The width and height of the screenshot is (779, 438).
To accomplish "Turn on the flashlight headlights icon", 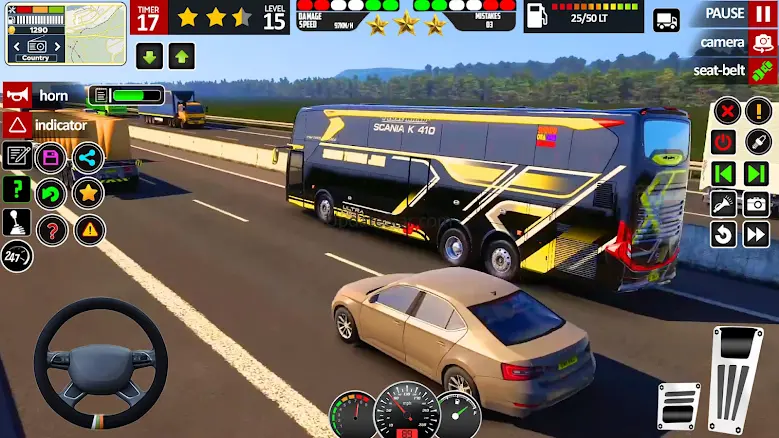I will coord(723,204).
